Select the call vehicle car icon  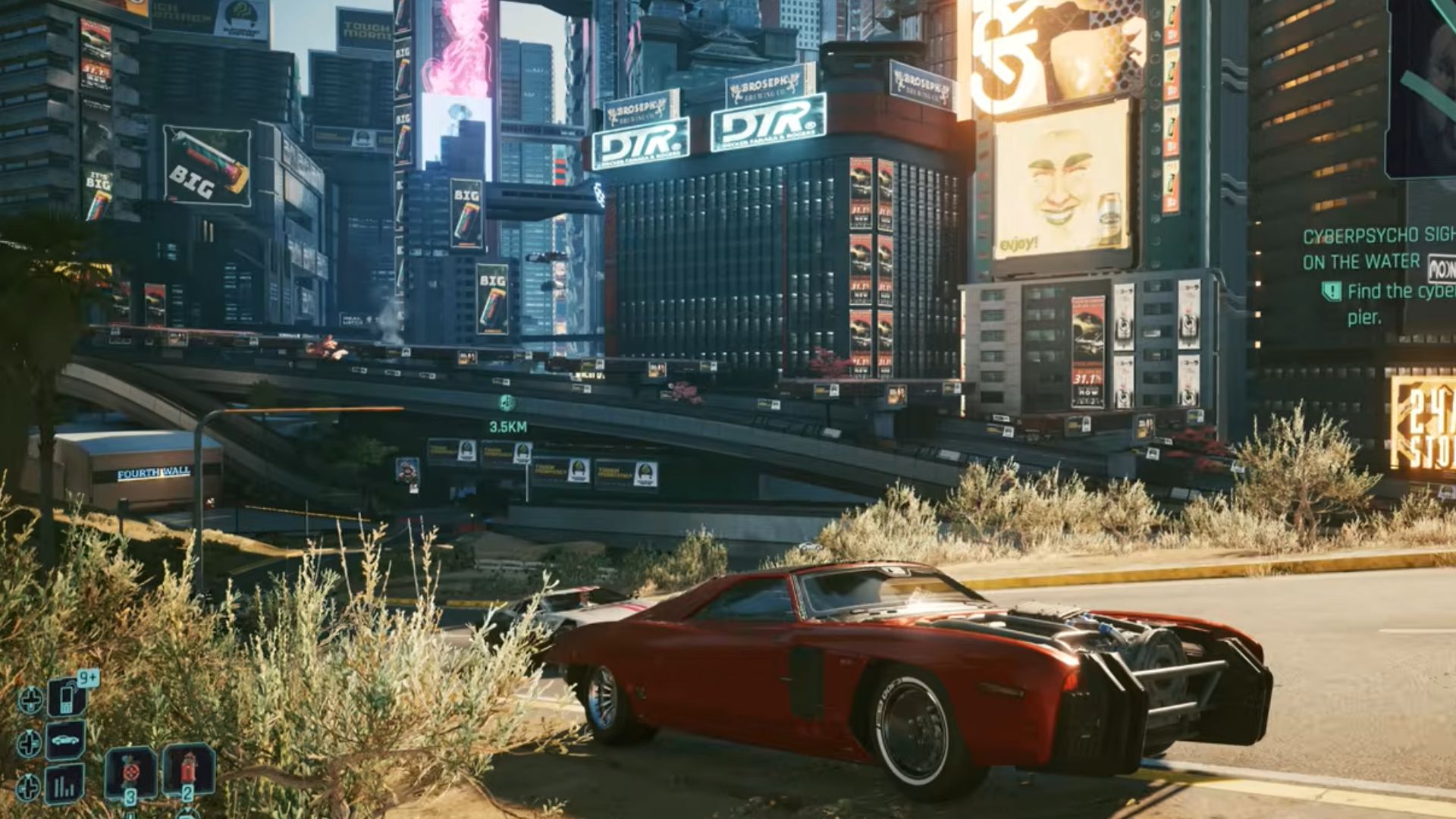tap(65, 740)
